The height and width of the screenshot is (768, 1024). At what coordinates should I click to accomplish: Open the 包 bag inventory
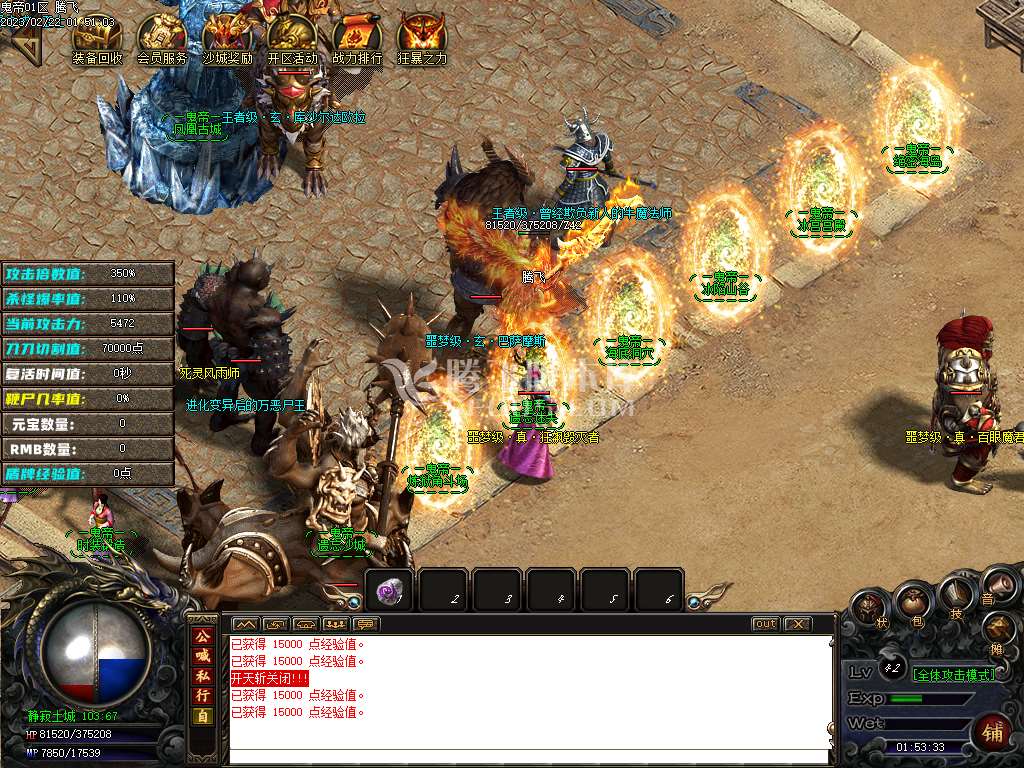click(x=912, y=603)
